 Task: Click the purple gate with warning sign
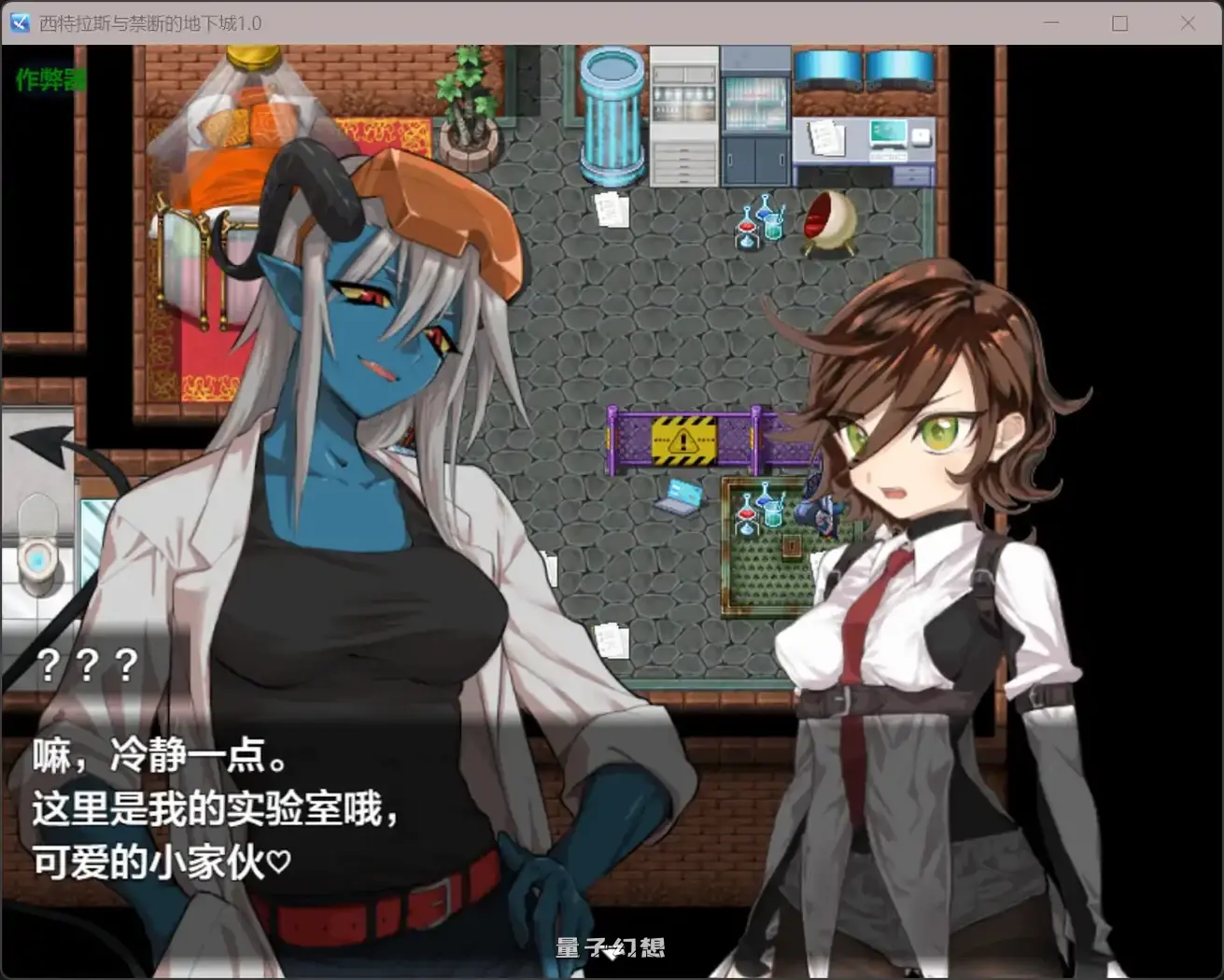click(x=684, y=439)
